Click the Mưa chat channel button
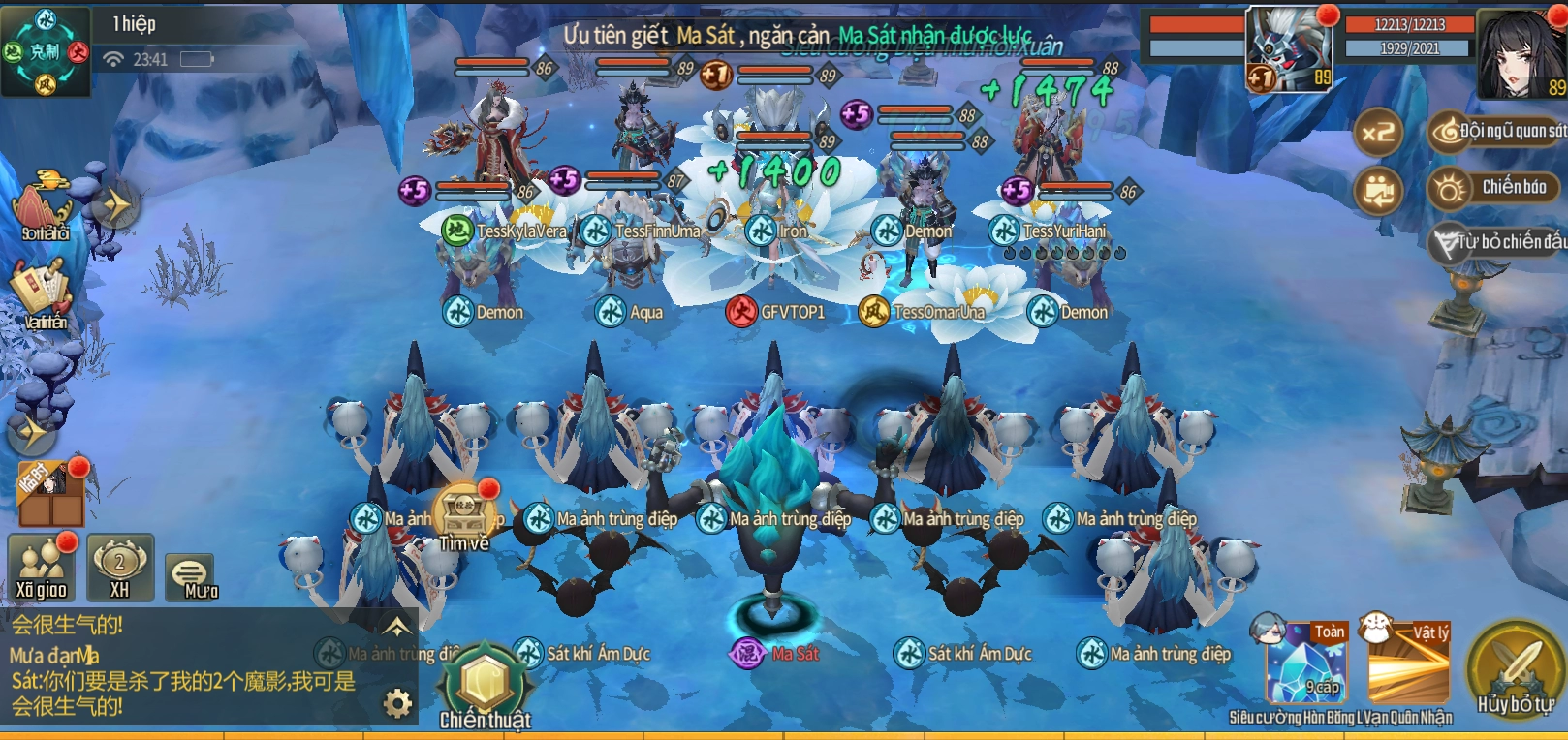Screen dimensions: 1568x740 [x=191, y=578]
